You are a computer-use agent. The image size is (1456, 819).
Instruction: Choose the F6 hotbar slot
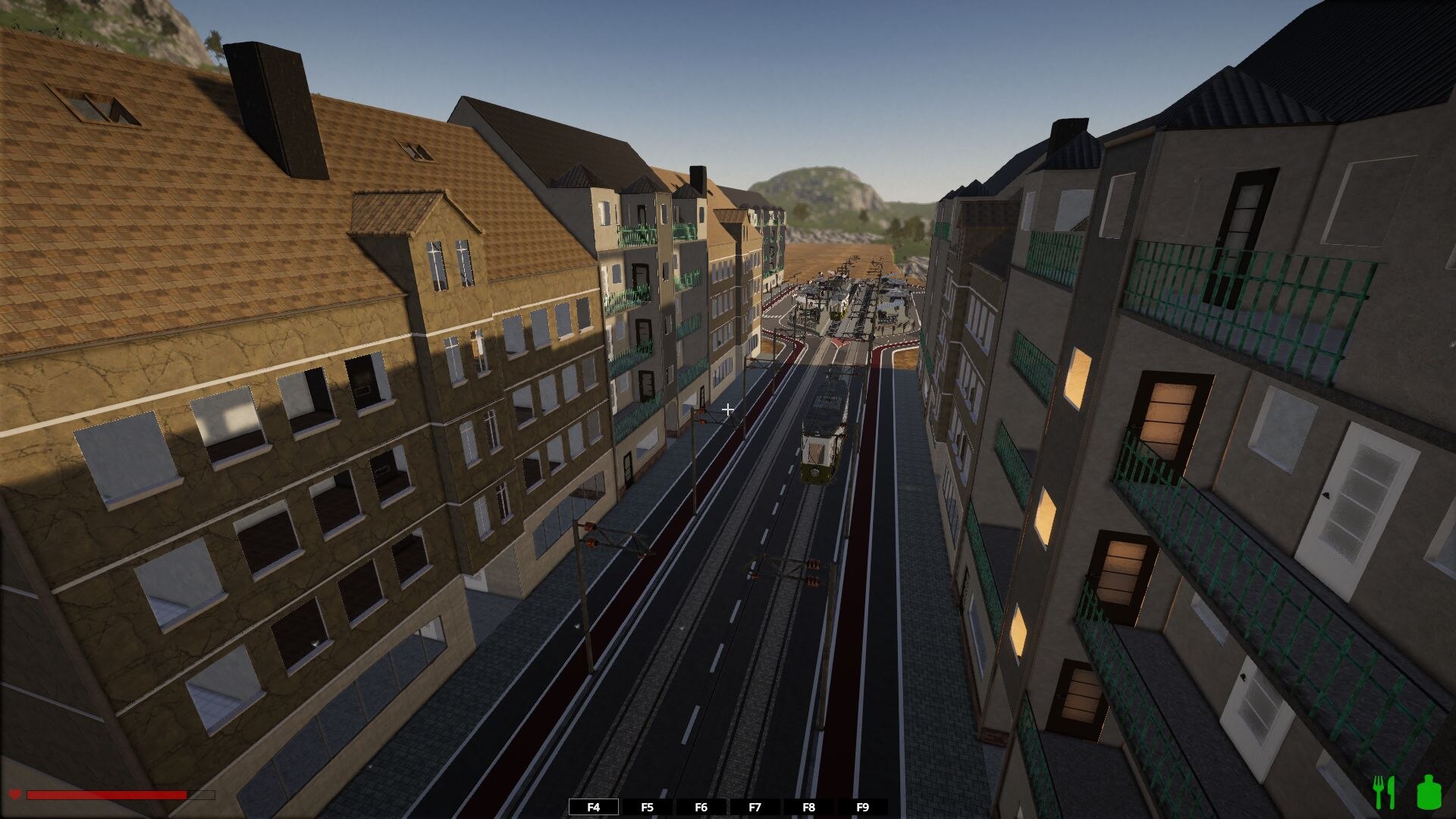(x=701, y=807)
